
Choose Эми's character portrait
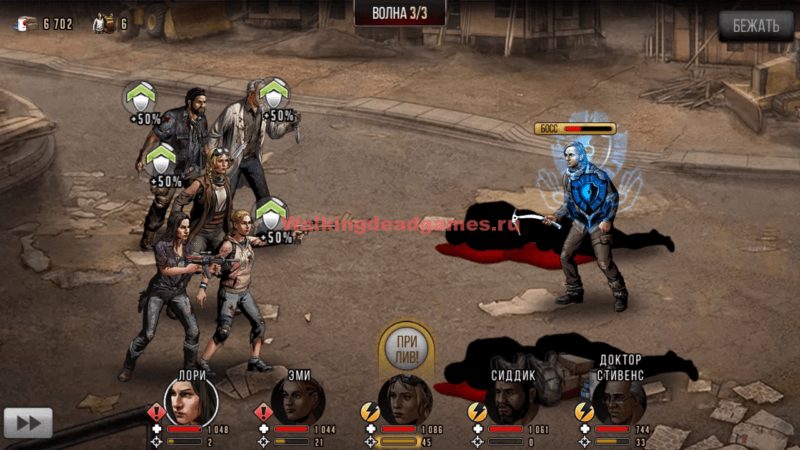point(298,402)
